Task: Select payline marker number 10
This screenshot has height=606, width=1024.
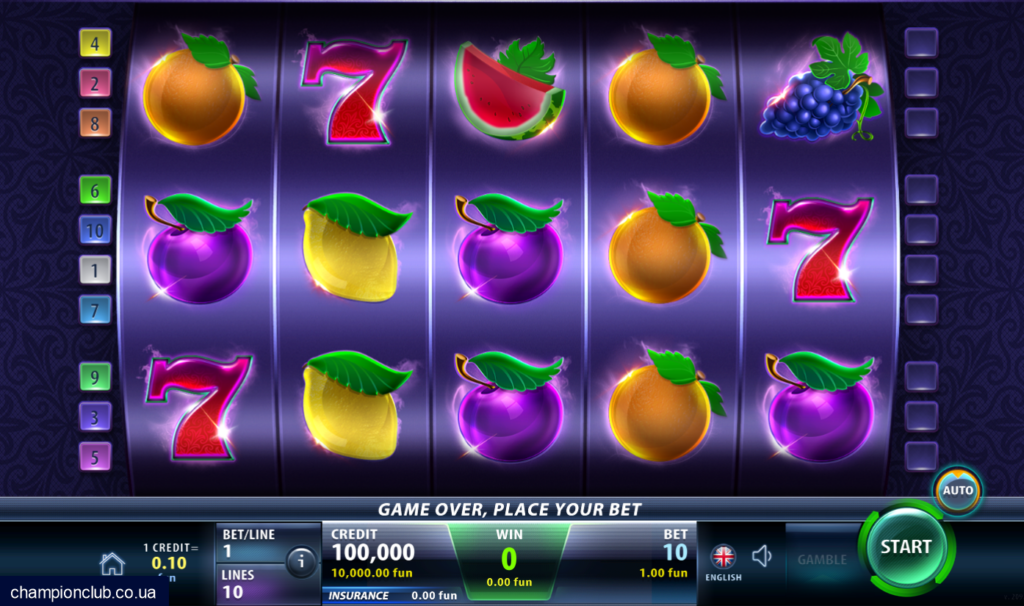Action: click(95, 229)
